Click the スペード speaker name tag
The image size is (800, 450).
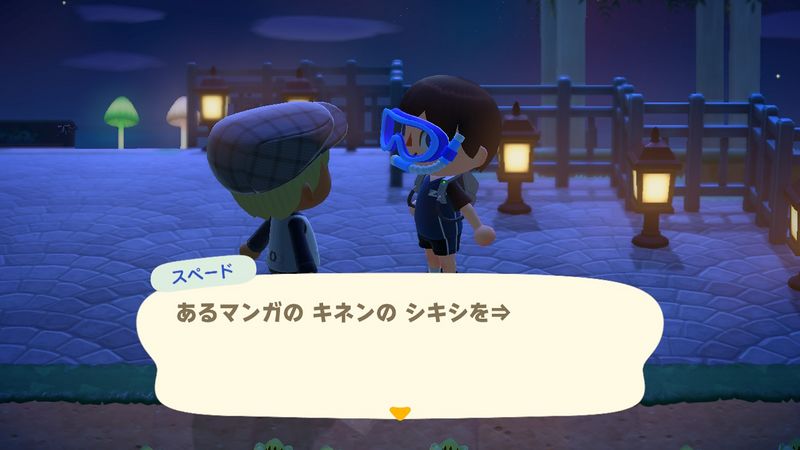coord(205,273)
